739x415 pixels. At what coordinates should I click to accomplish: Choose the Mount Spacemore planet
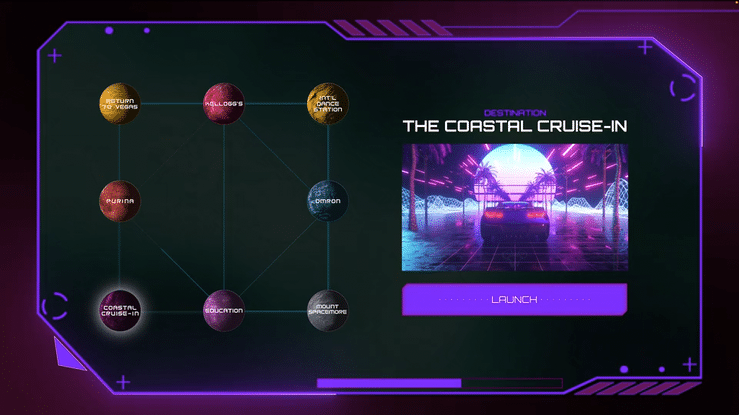[327, 309]
